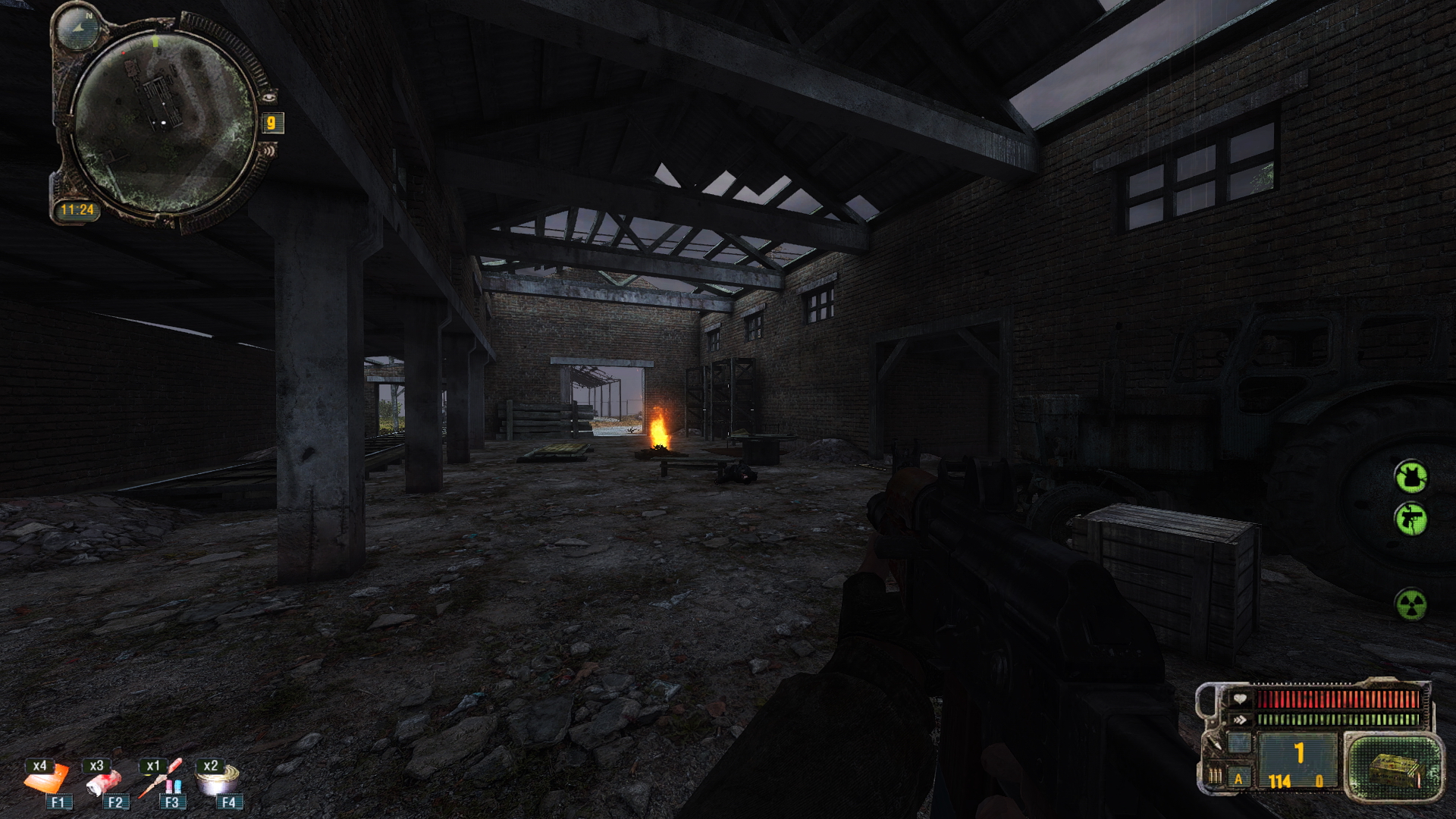Select the ammo box icon
The width and height of the screenshot is (1456, 819).
point(1394,768)
